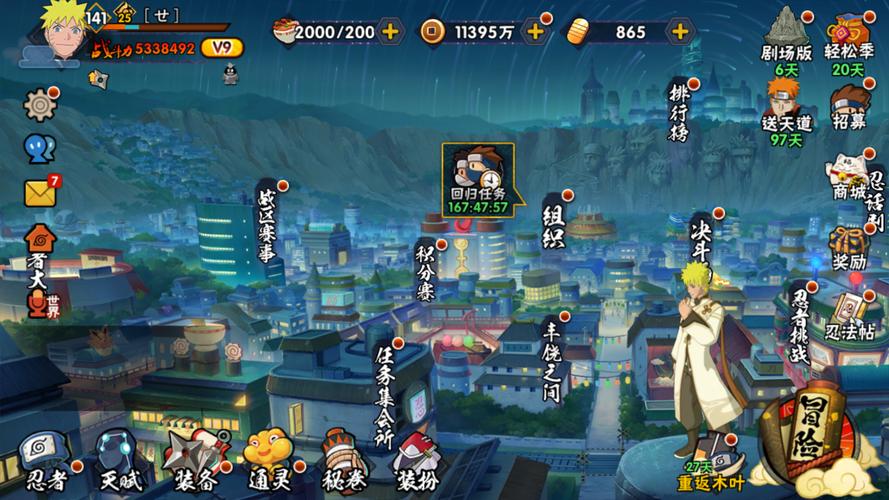Add more ramen stamina
This screenshot has height=500, width=889.
tap(390, 32)
